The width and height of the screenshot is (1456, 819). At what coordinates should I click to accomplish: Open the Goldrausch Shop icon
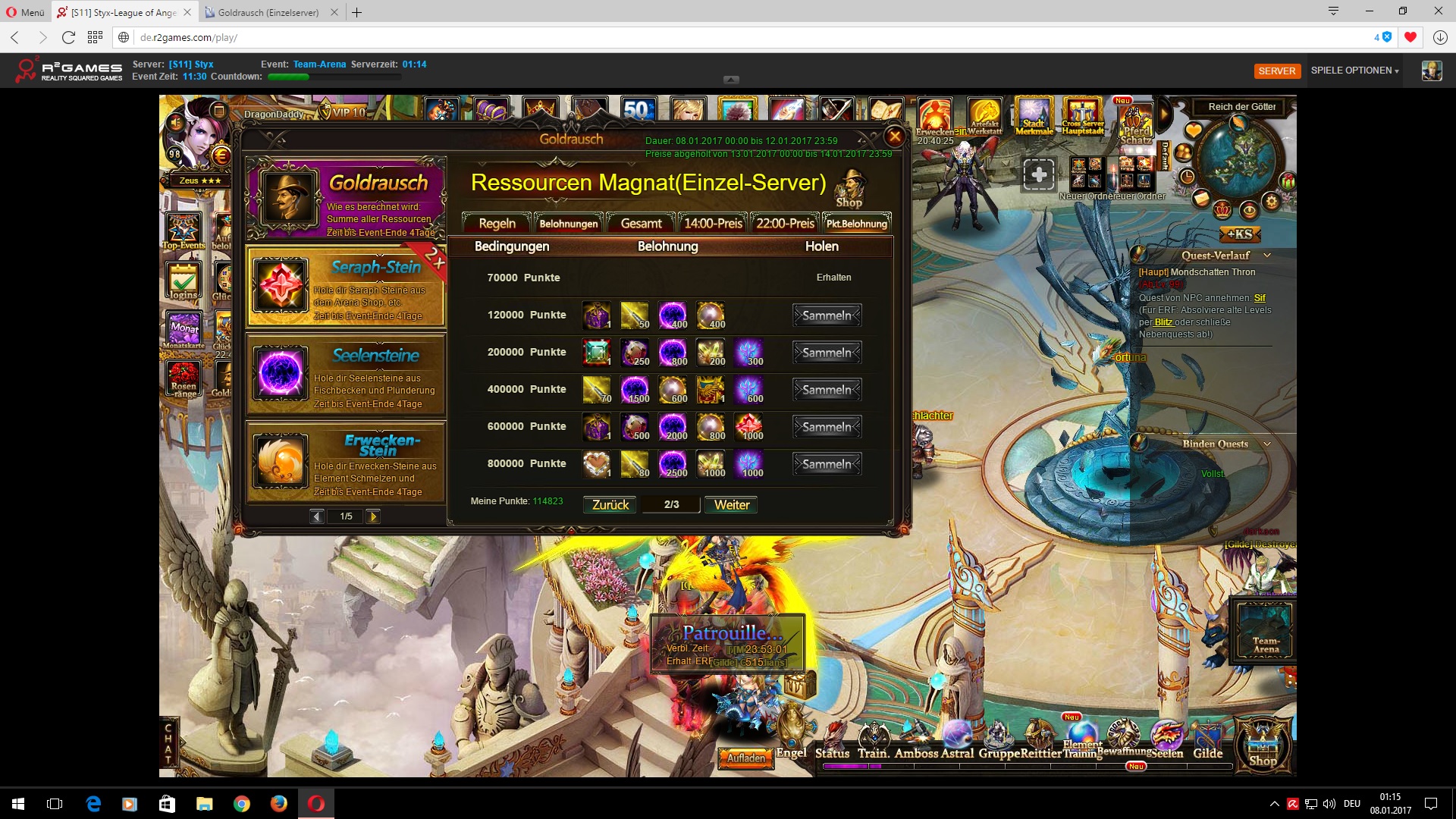tap(849, 190)
